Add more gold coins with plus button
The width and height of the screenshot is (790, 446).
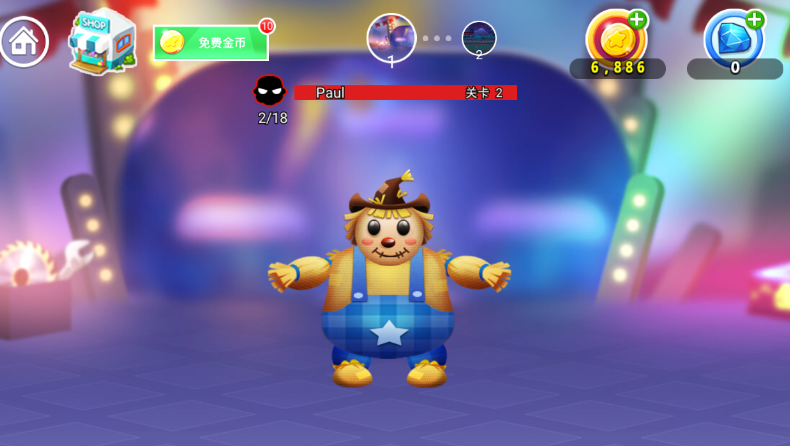637,20
